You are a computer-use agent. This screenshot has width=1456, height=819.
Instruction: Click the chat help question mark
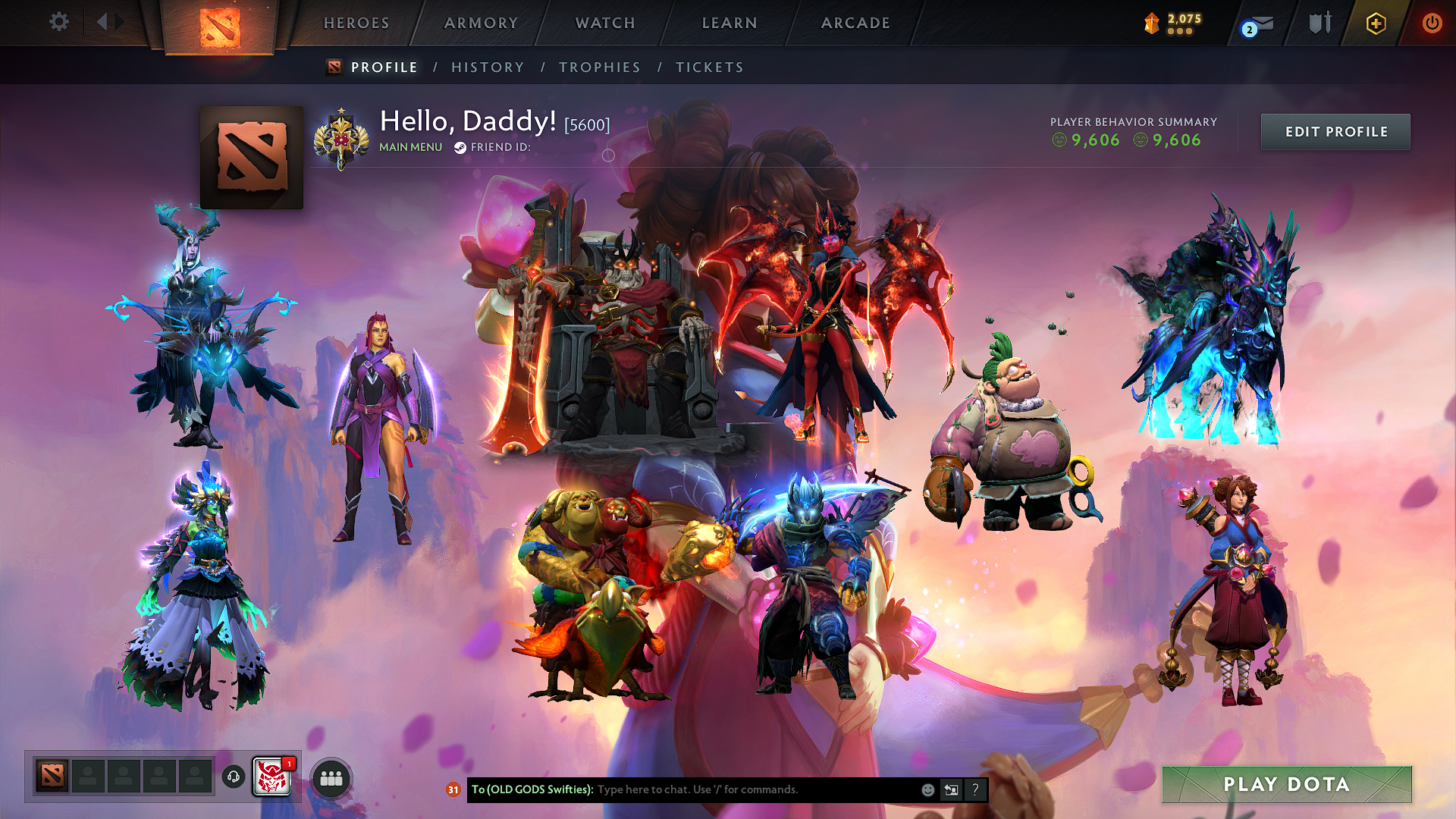[975, 789]
